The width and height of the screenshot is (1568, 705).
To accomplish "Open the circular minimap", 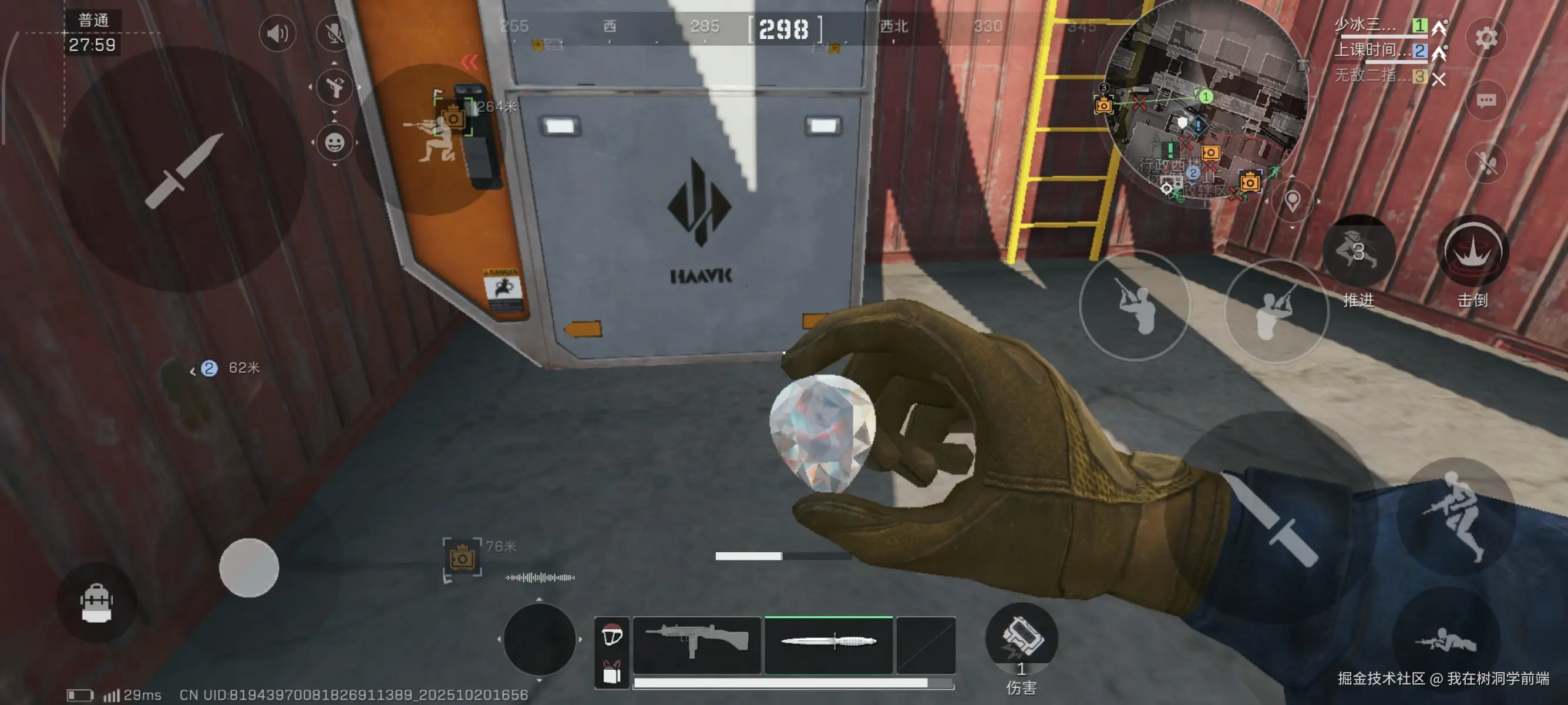I will [1206, 103].
